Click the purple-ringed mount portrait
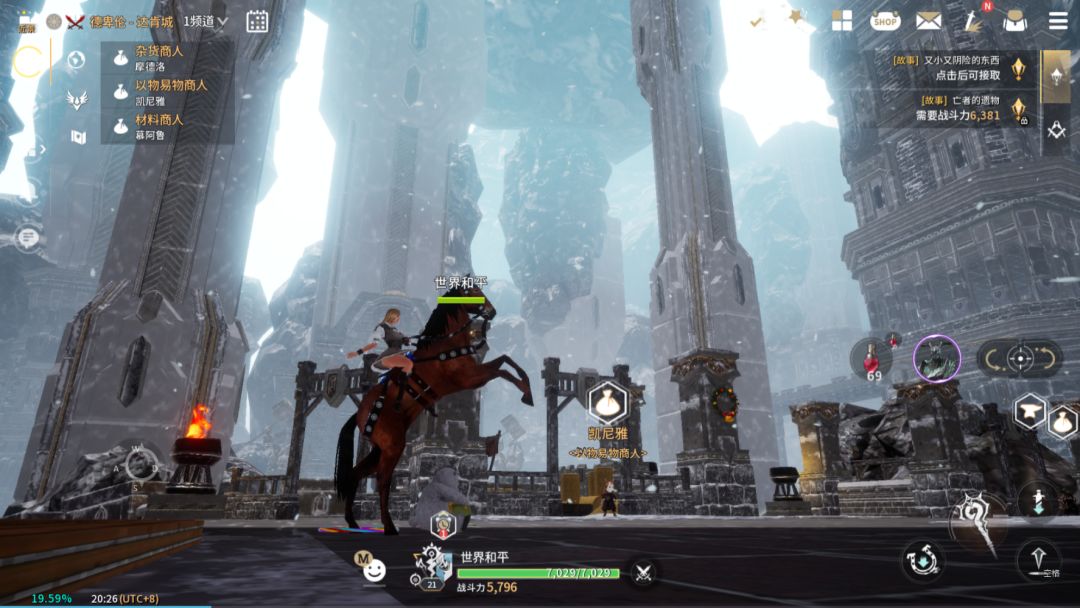Image resolution: width=1080 pixels, height=608 pixels. click(937, 358)
